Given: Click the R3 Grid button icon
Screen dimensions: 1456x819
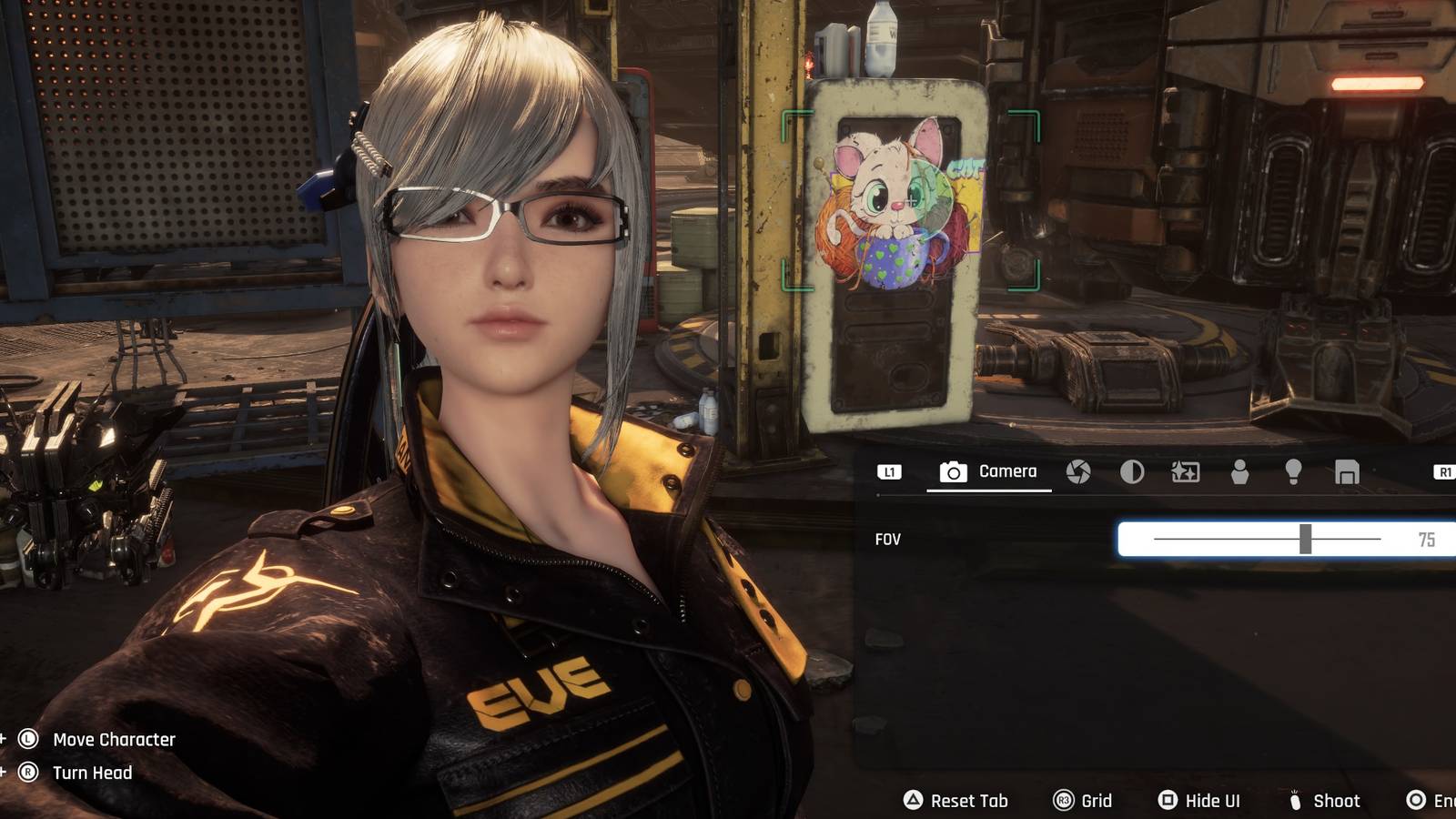Looking at the screenshot, I should point(1063,801).
